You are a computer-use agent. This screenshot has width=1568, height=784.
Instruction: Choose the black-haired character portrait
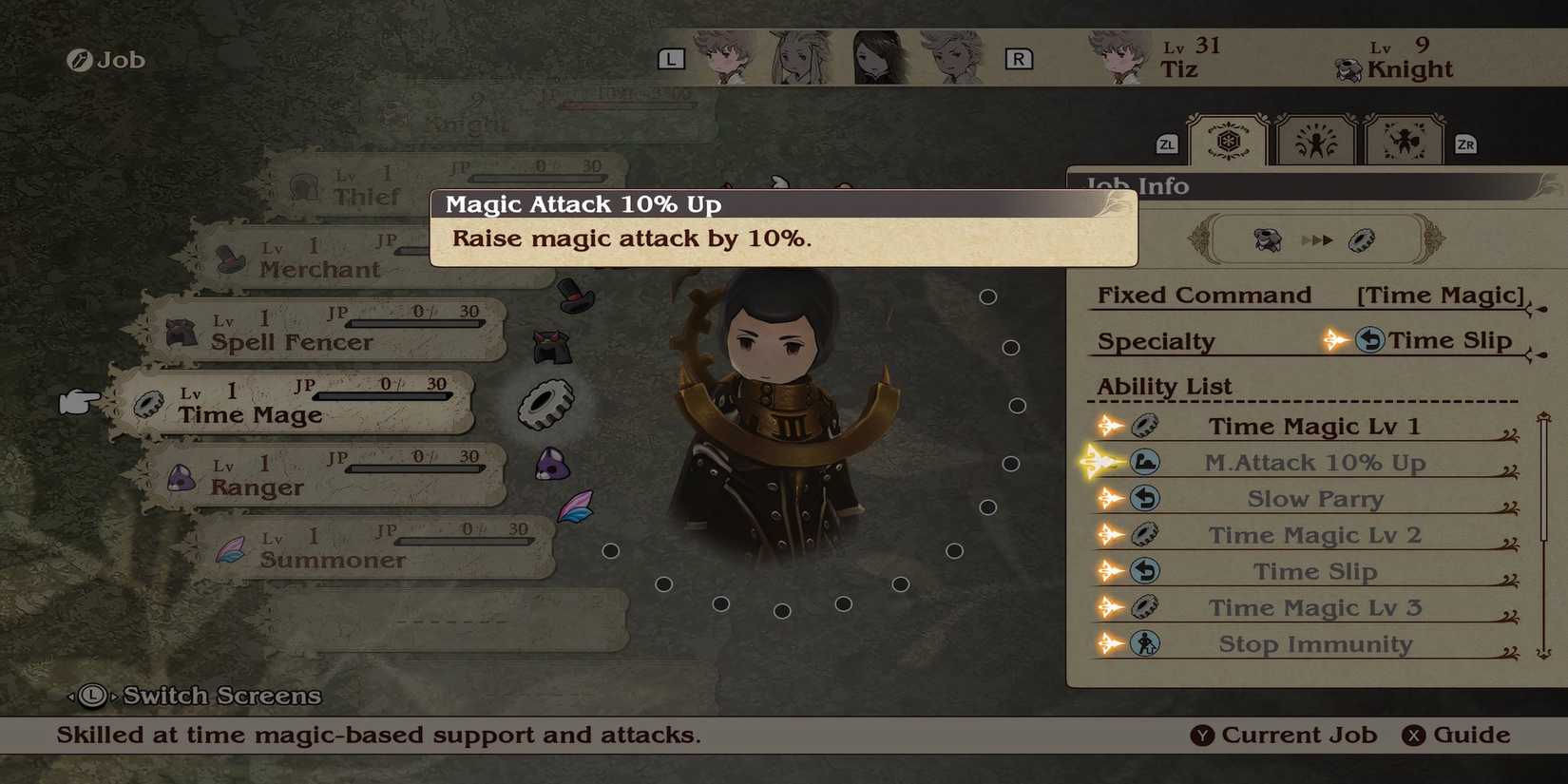click(x=877, y=57)
